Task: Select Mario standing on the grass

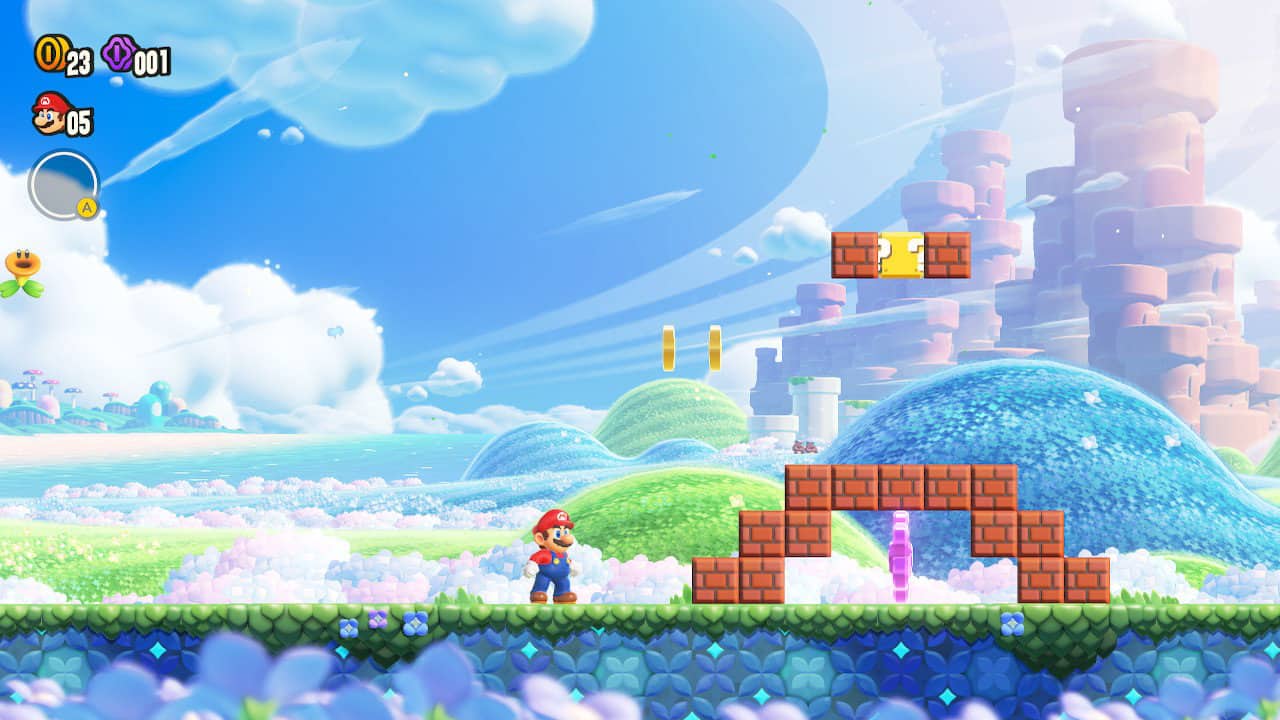Action: pyautogui.click(x=552, y=555)
